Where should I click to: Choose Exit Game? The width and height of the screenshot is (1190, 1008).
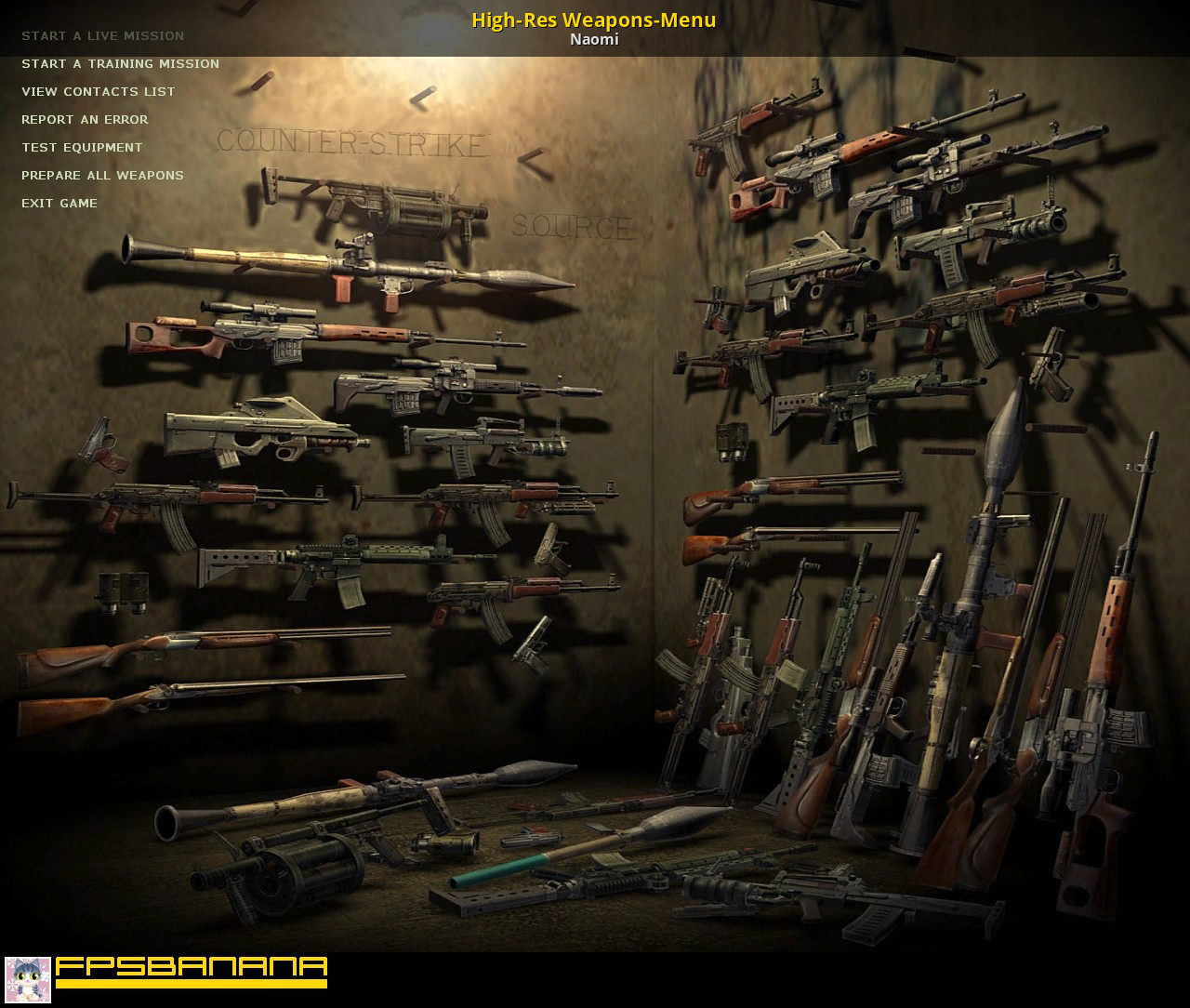tap(59, 204)
